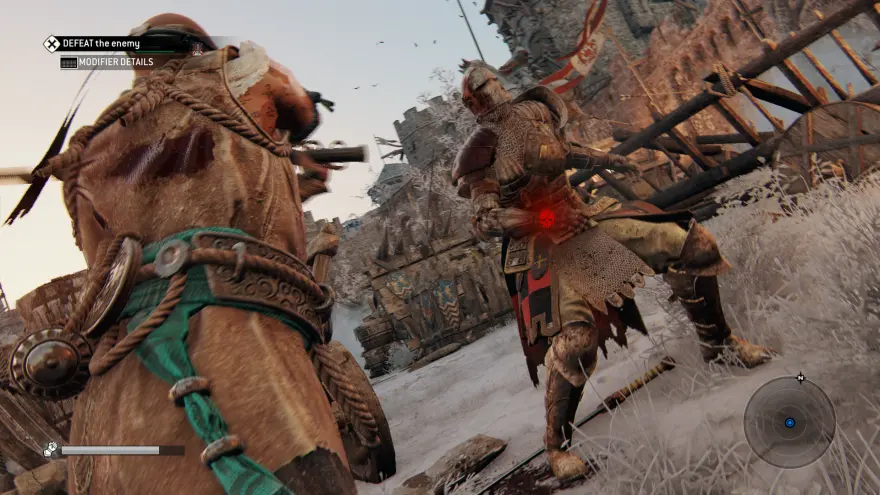This screenshot has height=495, width=880.
Task: Open the Modifier Details label
Action: tap(110, 62)
